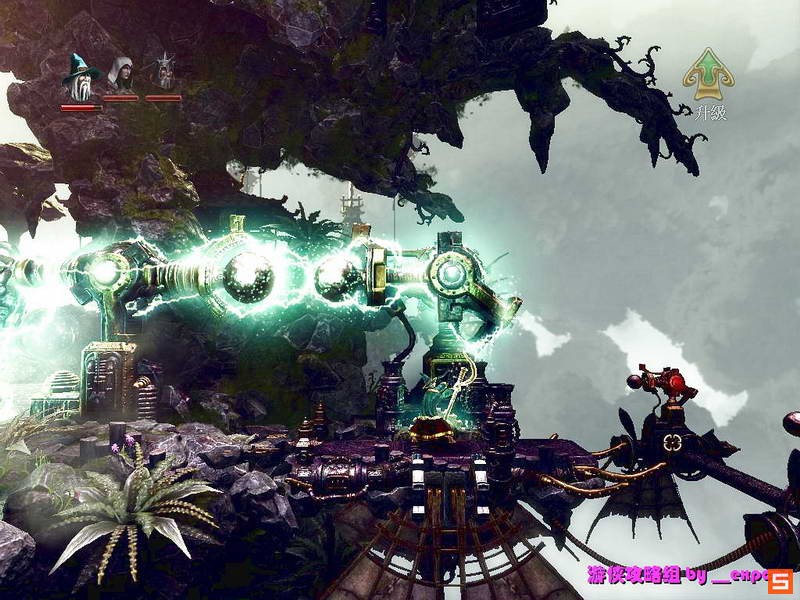Choose the helmeted knight portrait
This screenshot has width=800, height=600.
pyautogui.click(x=164, y=73)
